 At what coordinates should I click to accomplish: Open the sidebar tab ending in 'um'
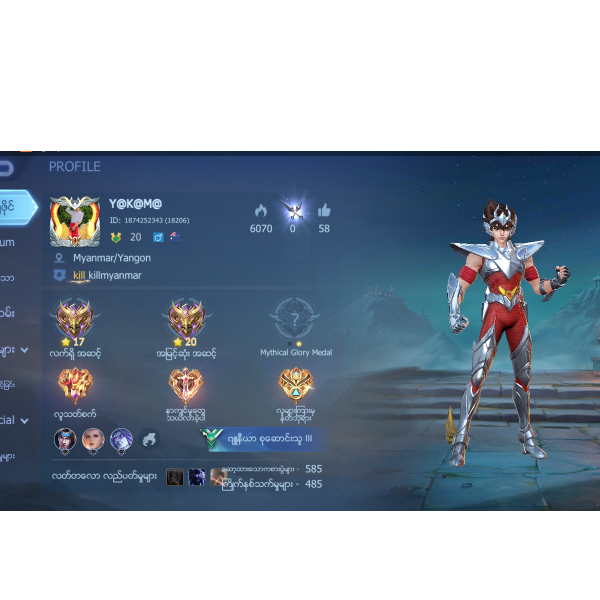[x=8, y=241]
